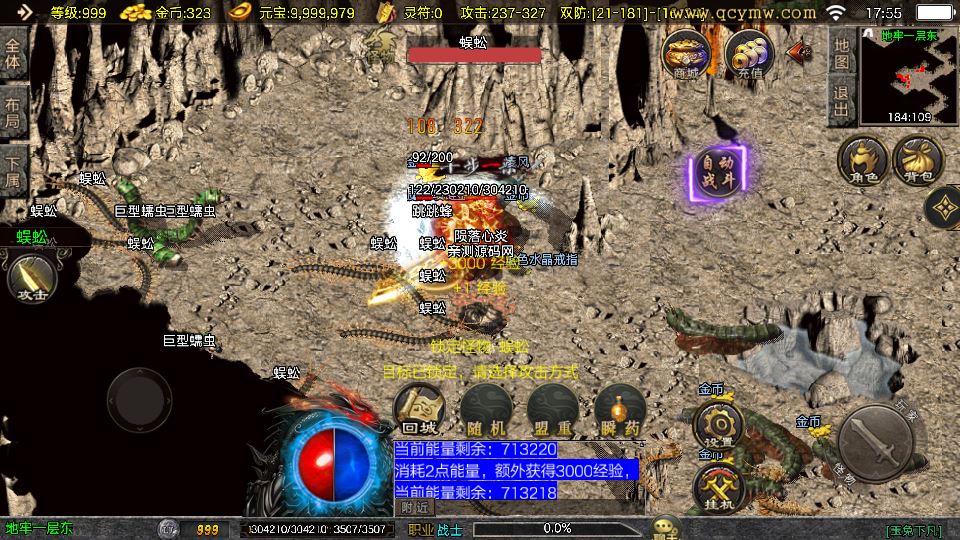Screen dimensions: 960x540
Task: Select the 下属 tab
Action: pyautogui.click(x=13, y=170)
